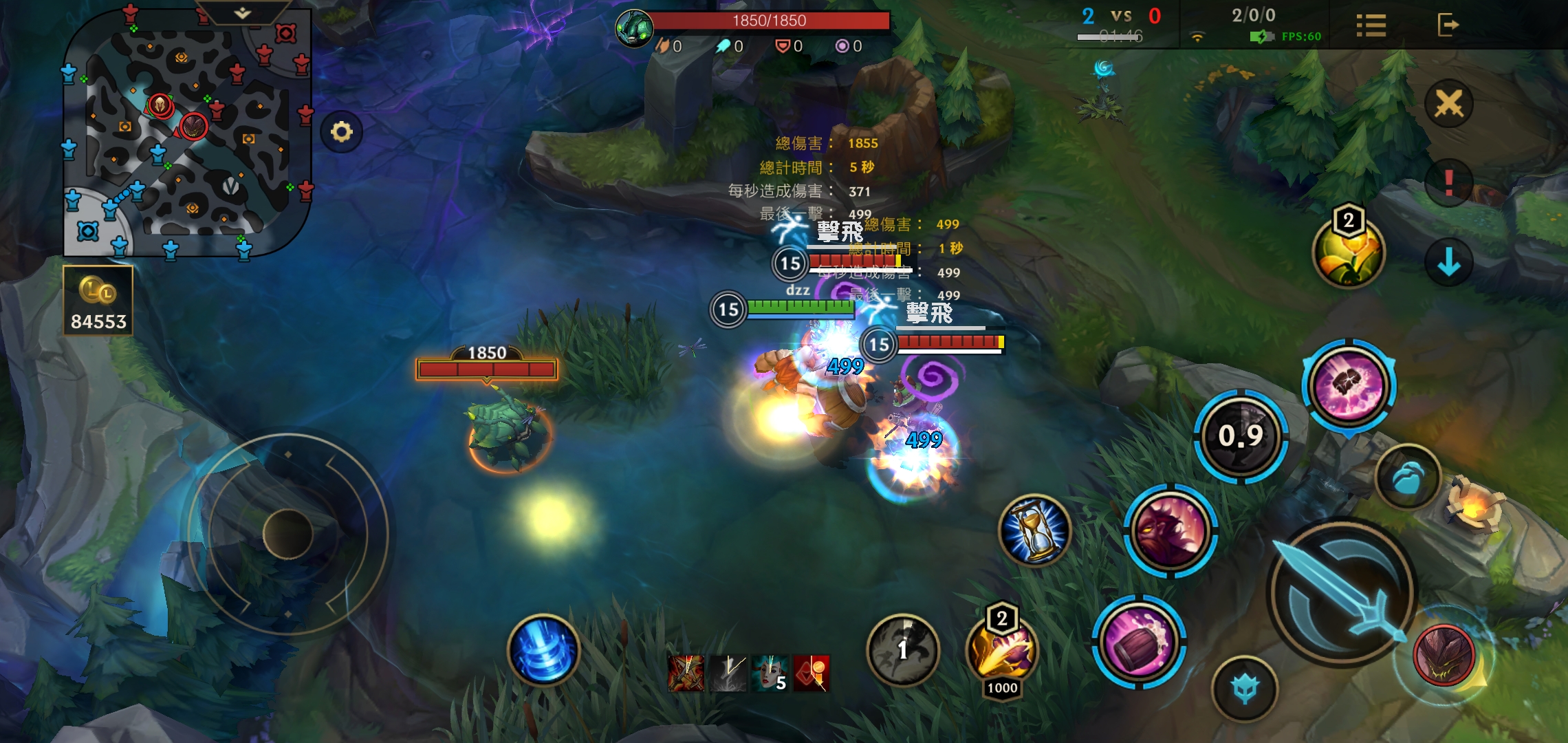Cast the red monster face ability

point(1170,530)
